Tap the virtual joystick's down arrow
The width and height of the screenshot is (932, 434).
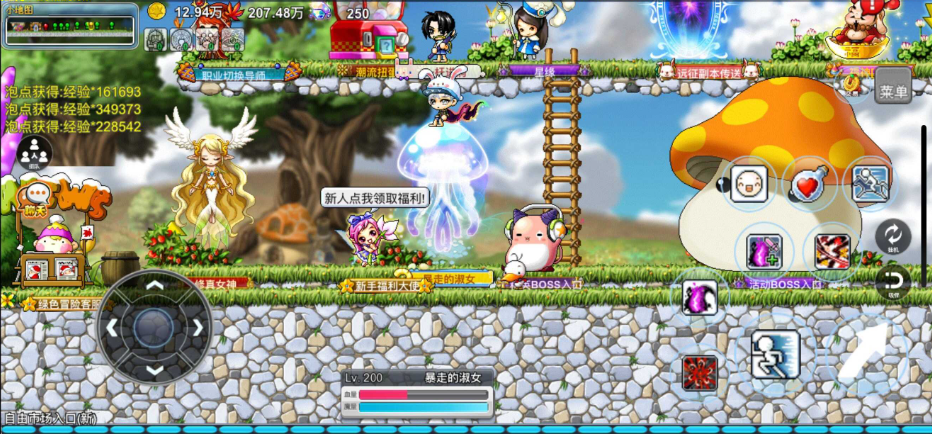coord(154,369)
